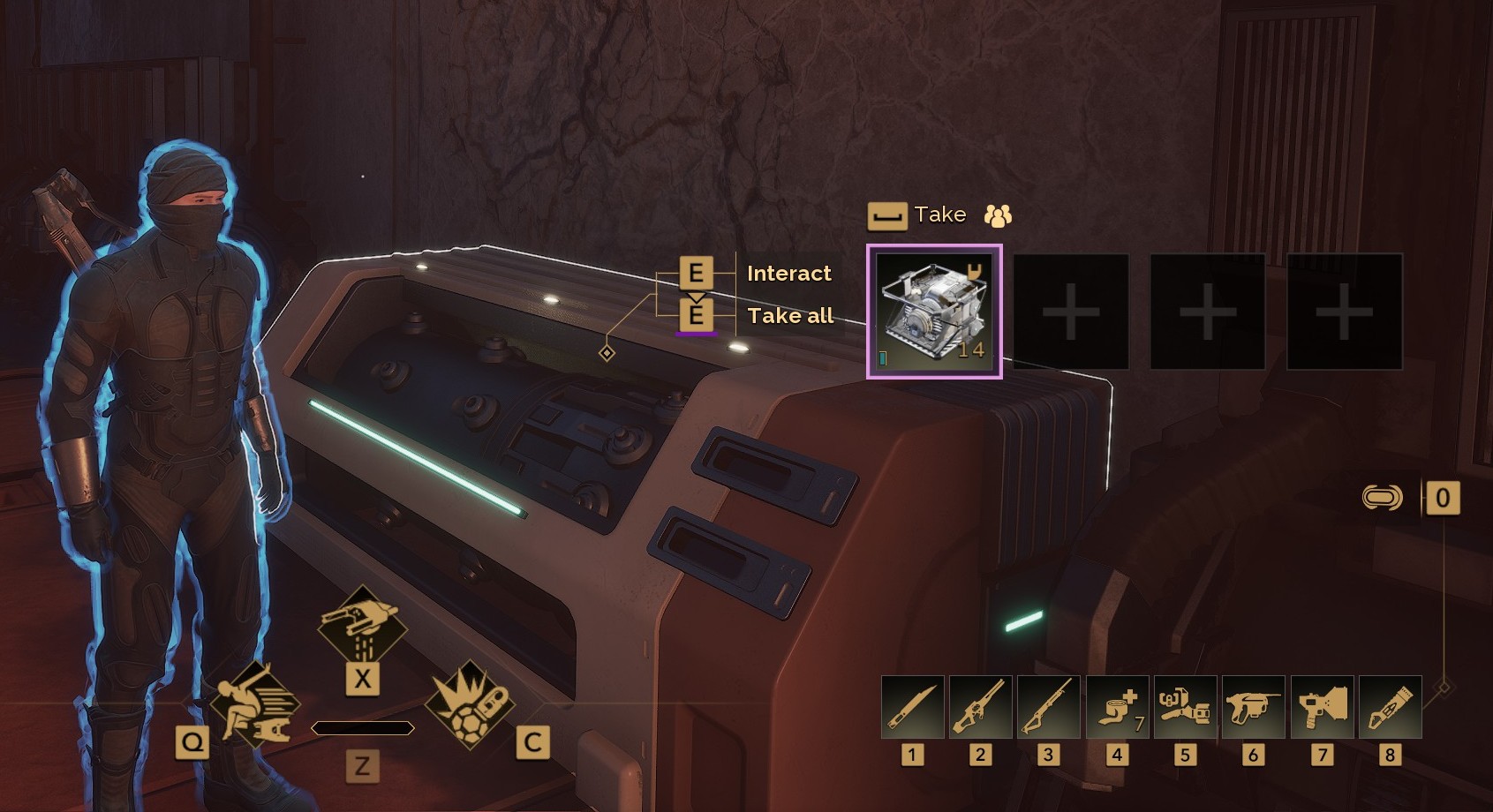Choose the torch-like tool in slot 8

[x=1390, y=707]
